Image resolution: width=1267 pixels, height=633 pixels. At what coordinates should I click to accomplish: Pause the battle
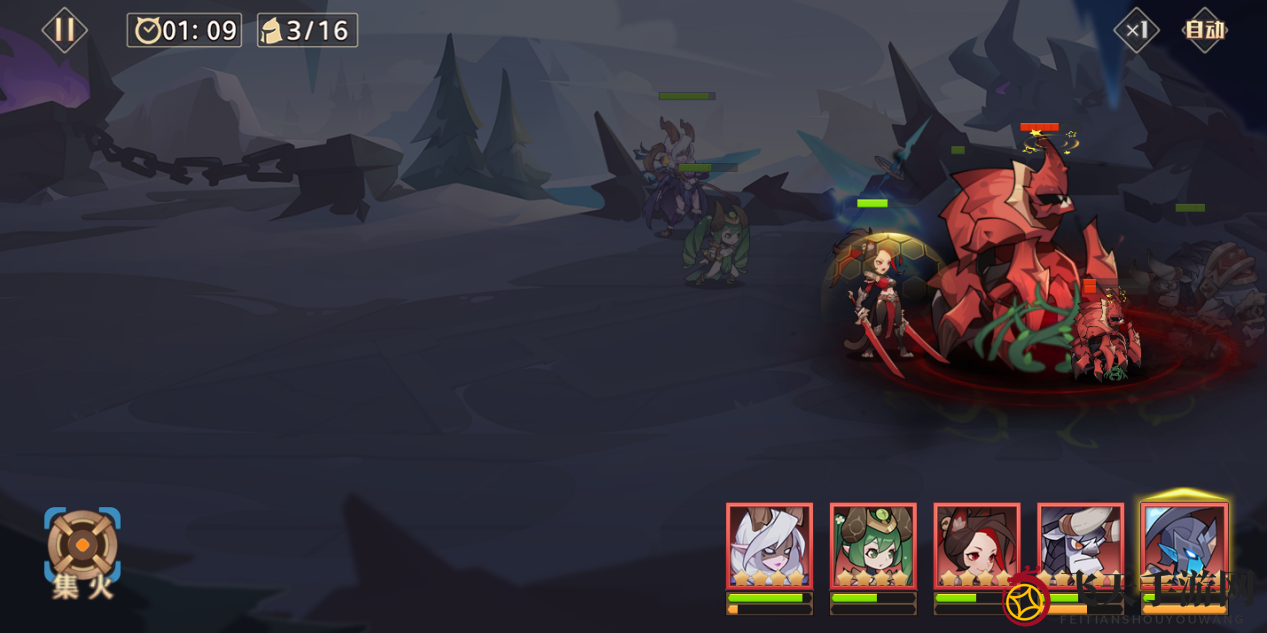64,30
